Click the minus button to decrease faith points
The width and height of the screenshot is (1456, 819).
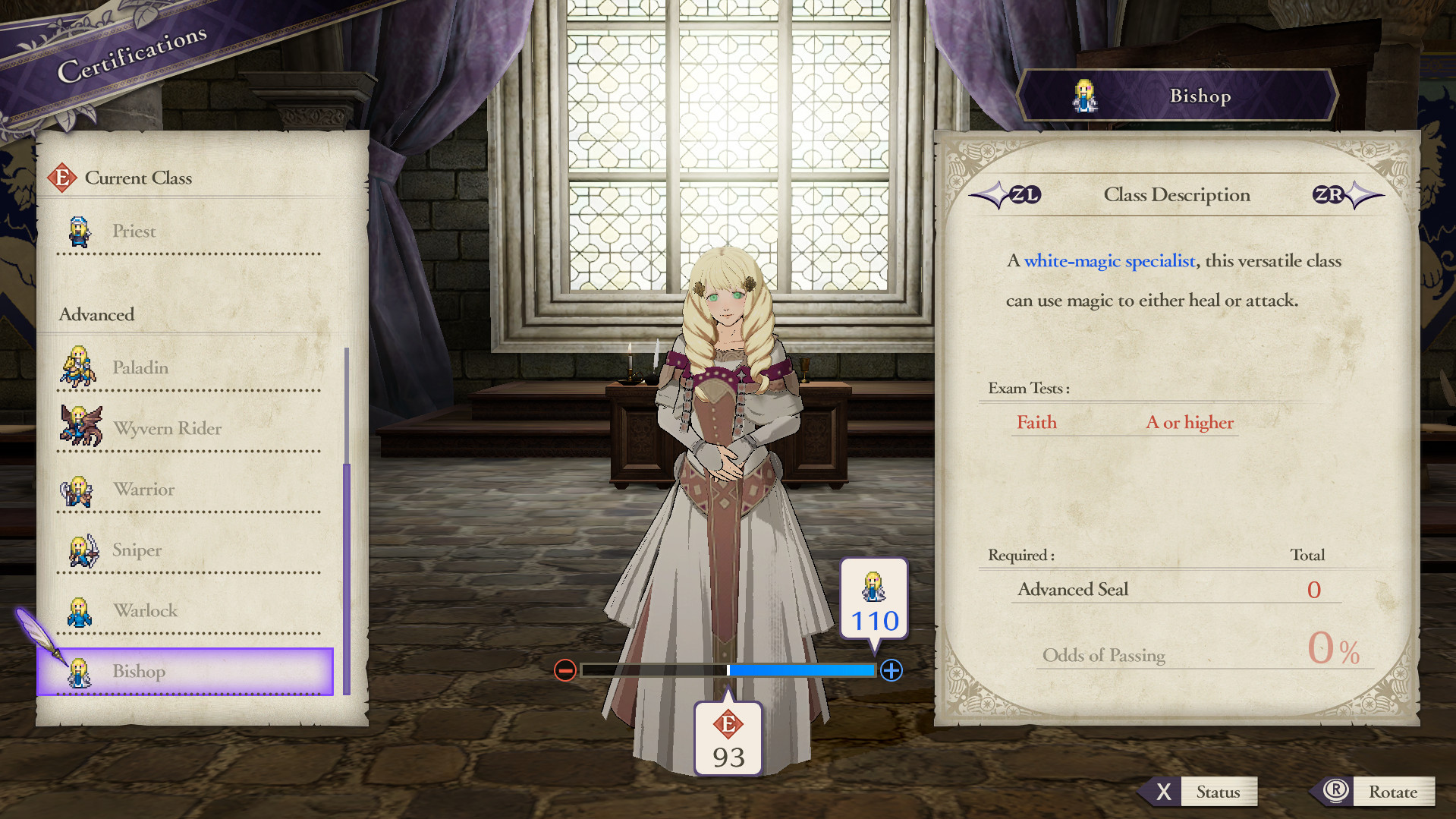click(564, 670)
